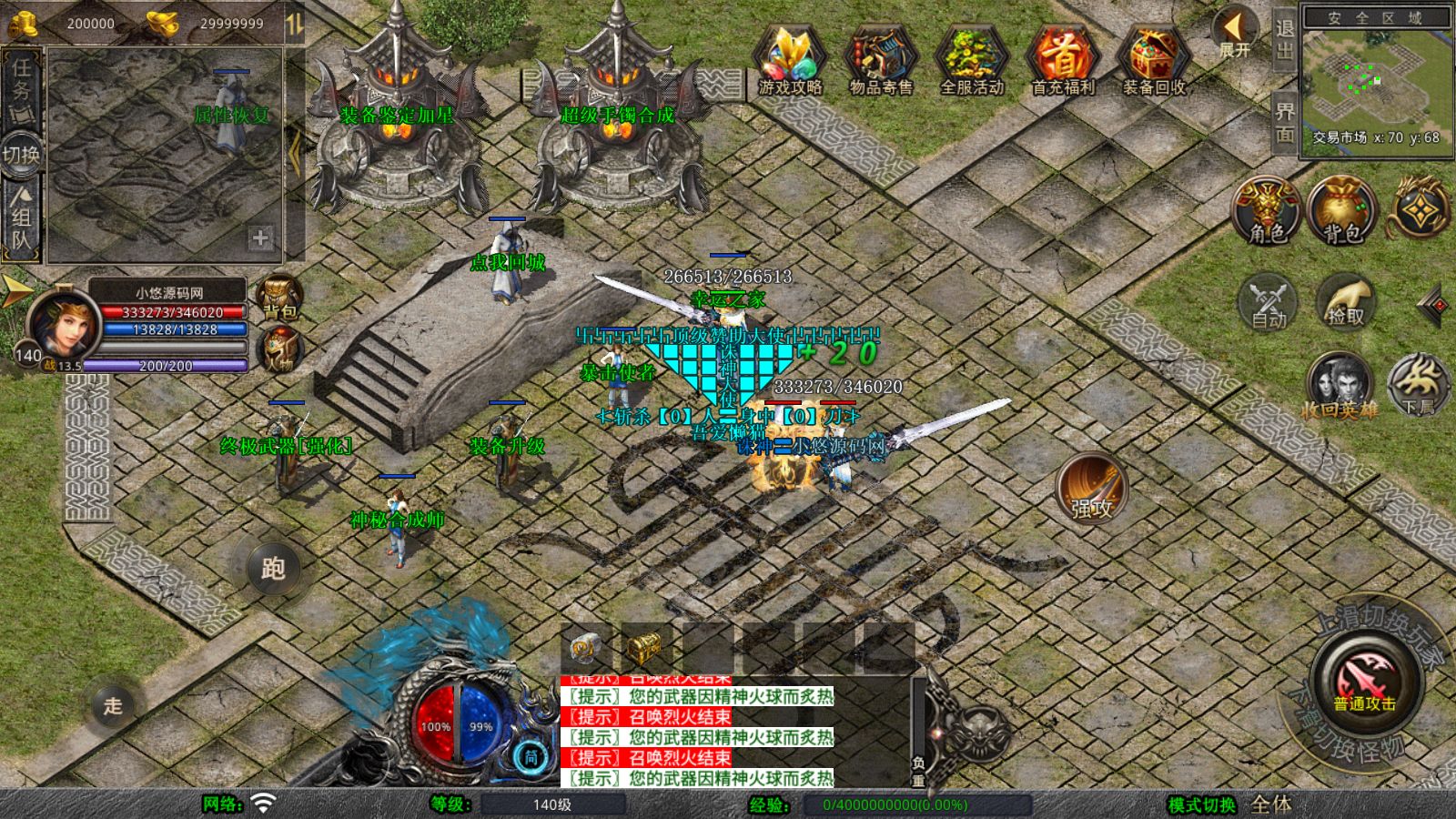The height and width of the screenshot is (819, 1456).
Task: Use the 普通攻击 normal attack button
Action: click(1364, 681)
